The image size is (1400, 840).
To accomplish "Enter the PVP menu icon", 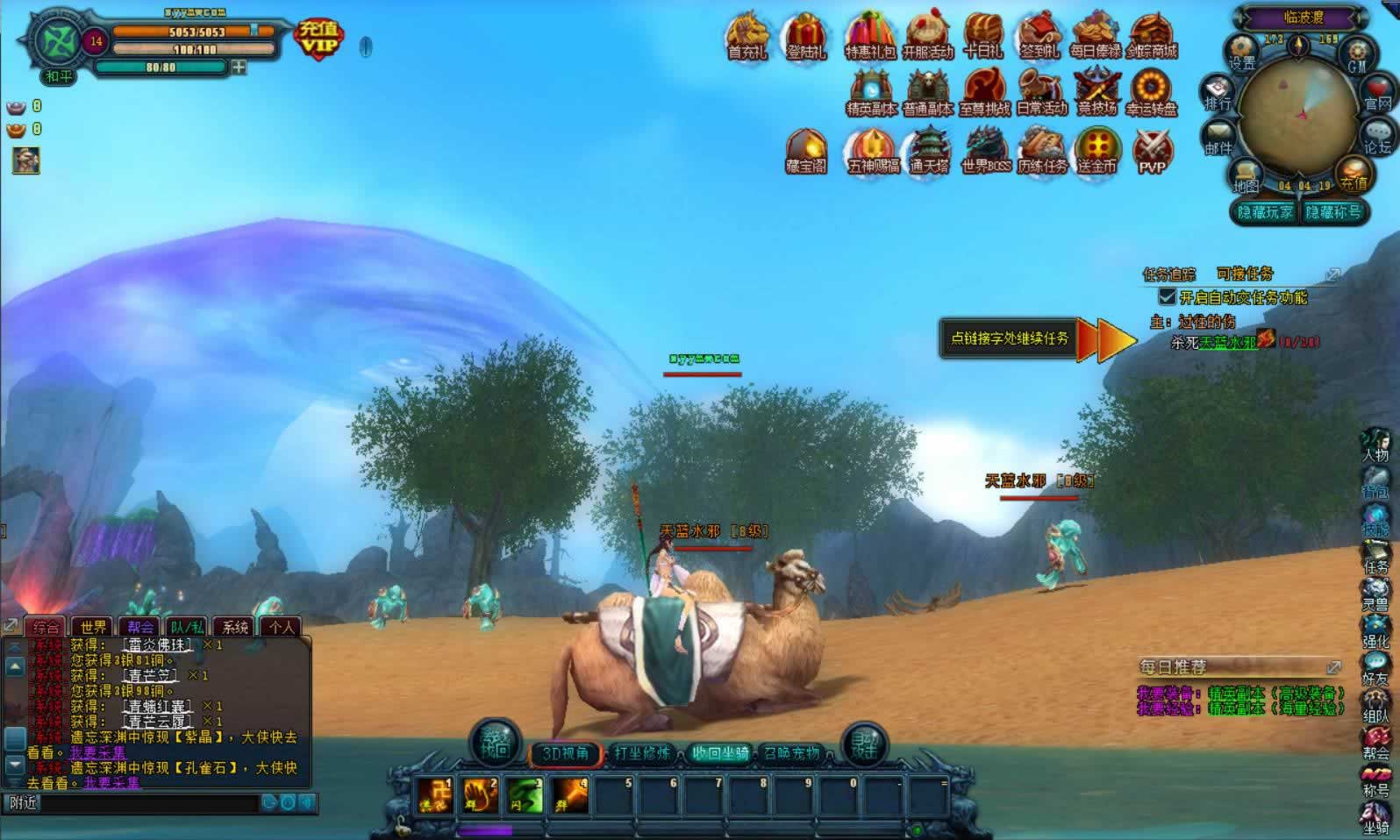I will click(x=1152, y=152).
